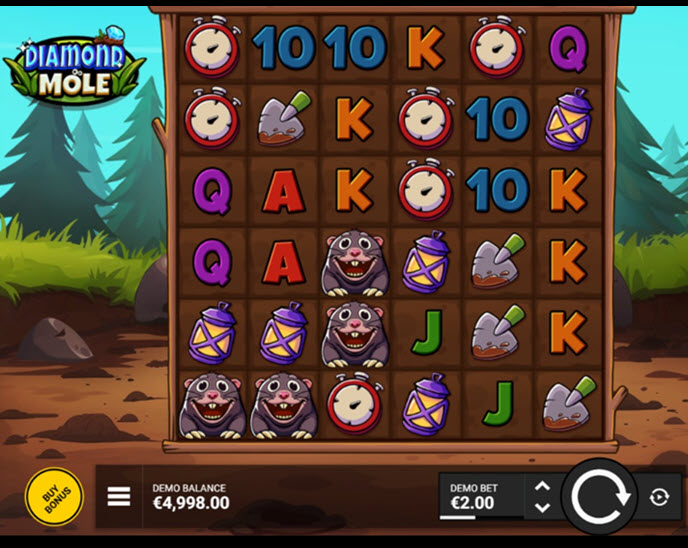Open the autoplay settings
This screenshot has height=548, width=688.
tap(660, 497)
